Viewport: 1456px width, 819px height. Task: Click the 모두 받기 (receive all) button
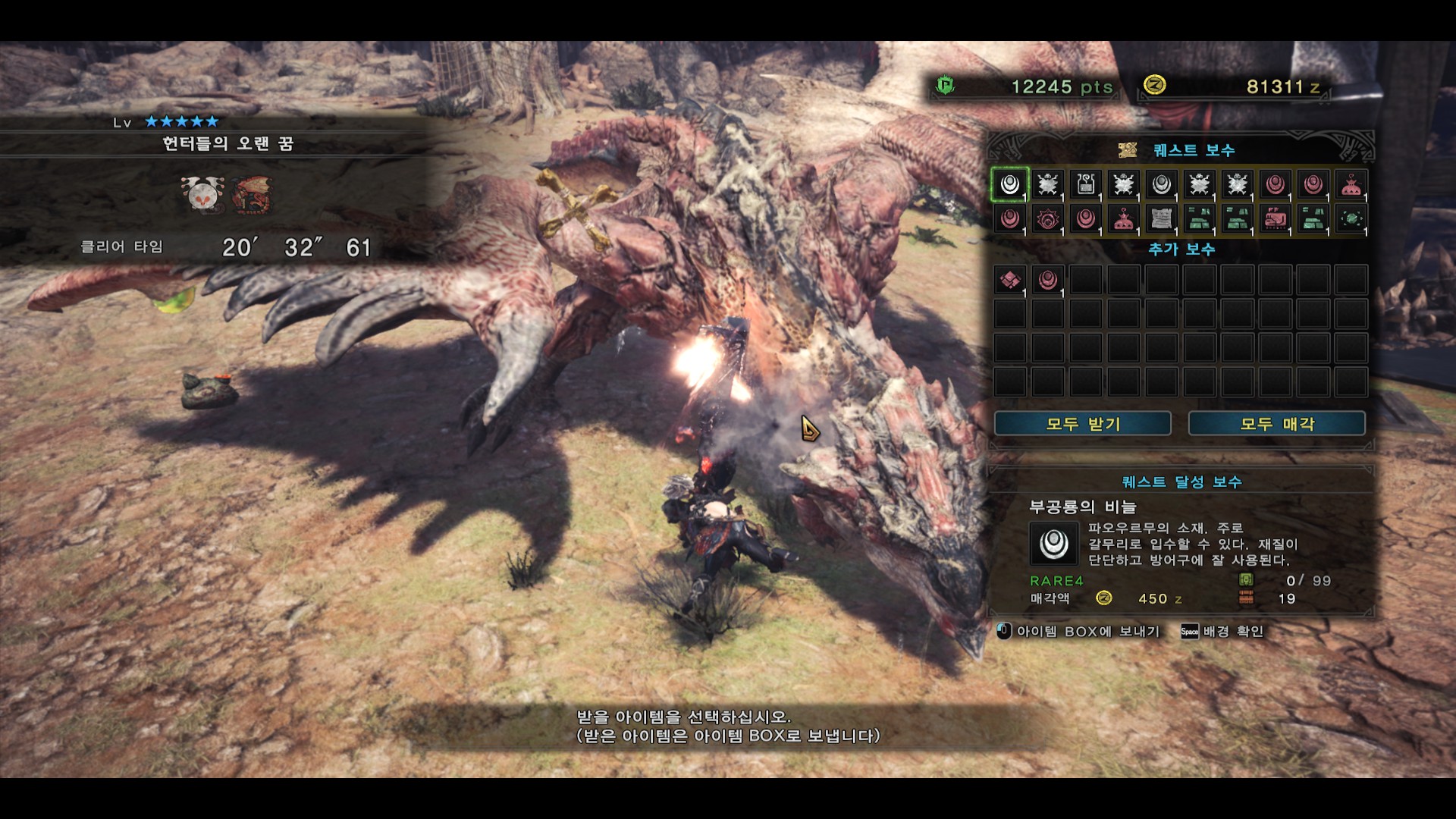pos(1082,424)
